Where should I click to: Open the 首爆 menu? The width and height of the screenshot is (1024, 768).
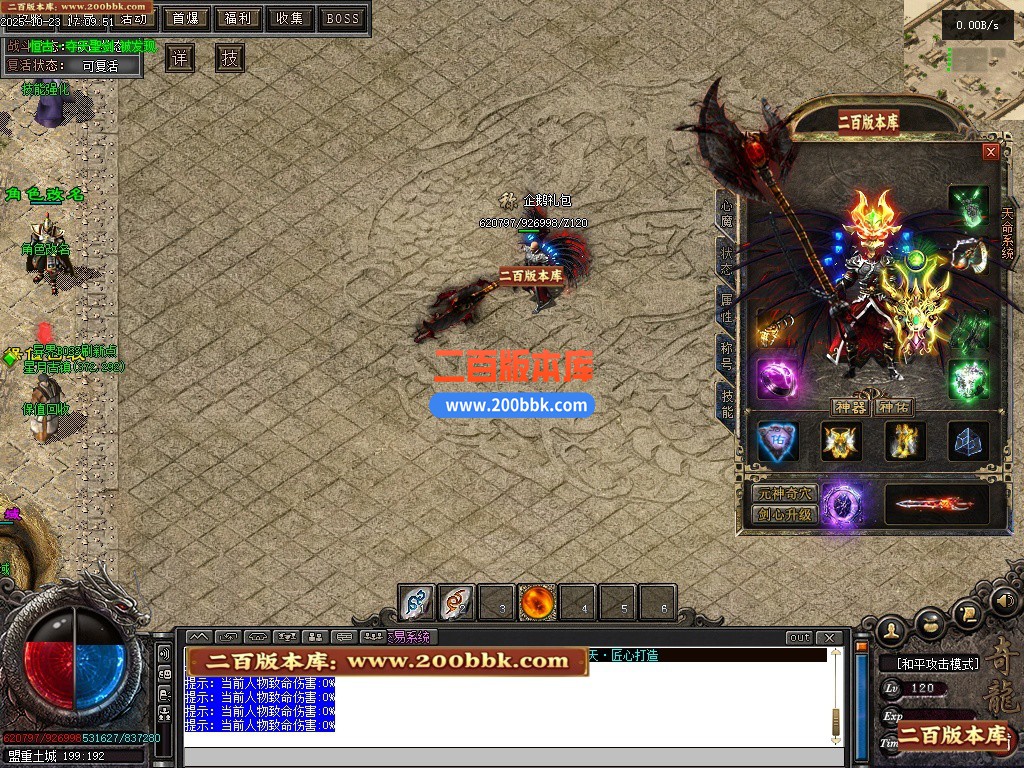pos(185,18)
